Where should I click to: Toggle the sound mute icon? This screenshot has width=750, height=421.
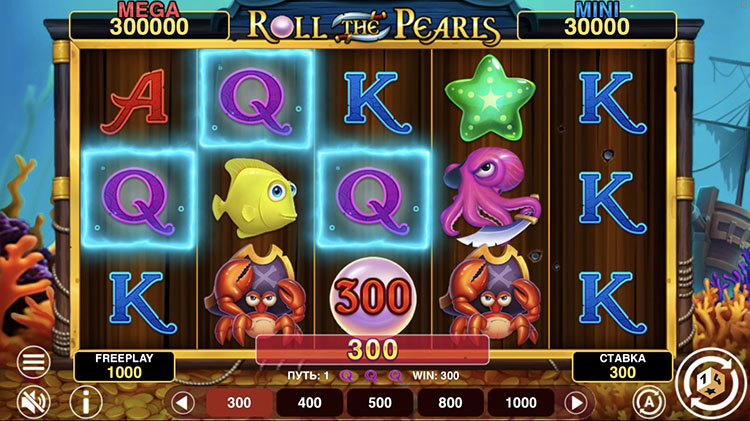33,402
